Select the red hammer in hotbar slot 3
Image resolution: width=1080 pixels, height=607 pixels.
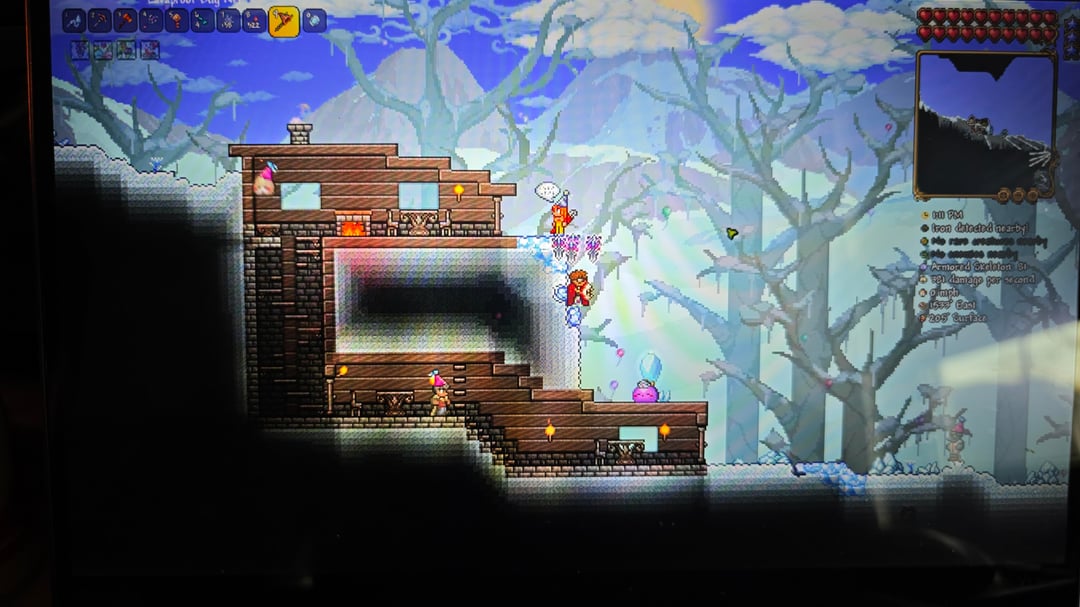[126, 20]
